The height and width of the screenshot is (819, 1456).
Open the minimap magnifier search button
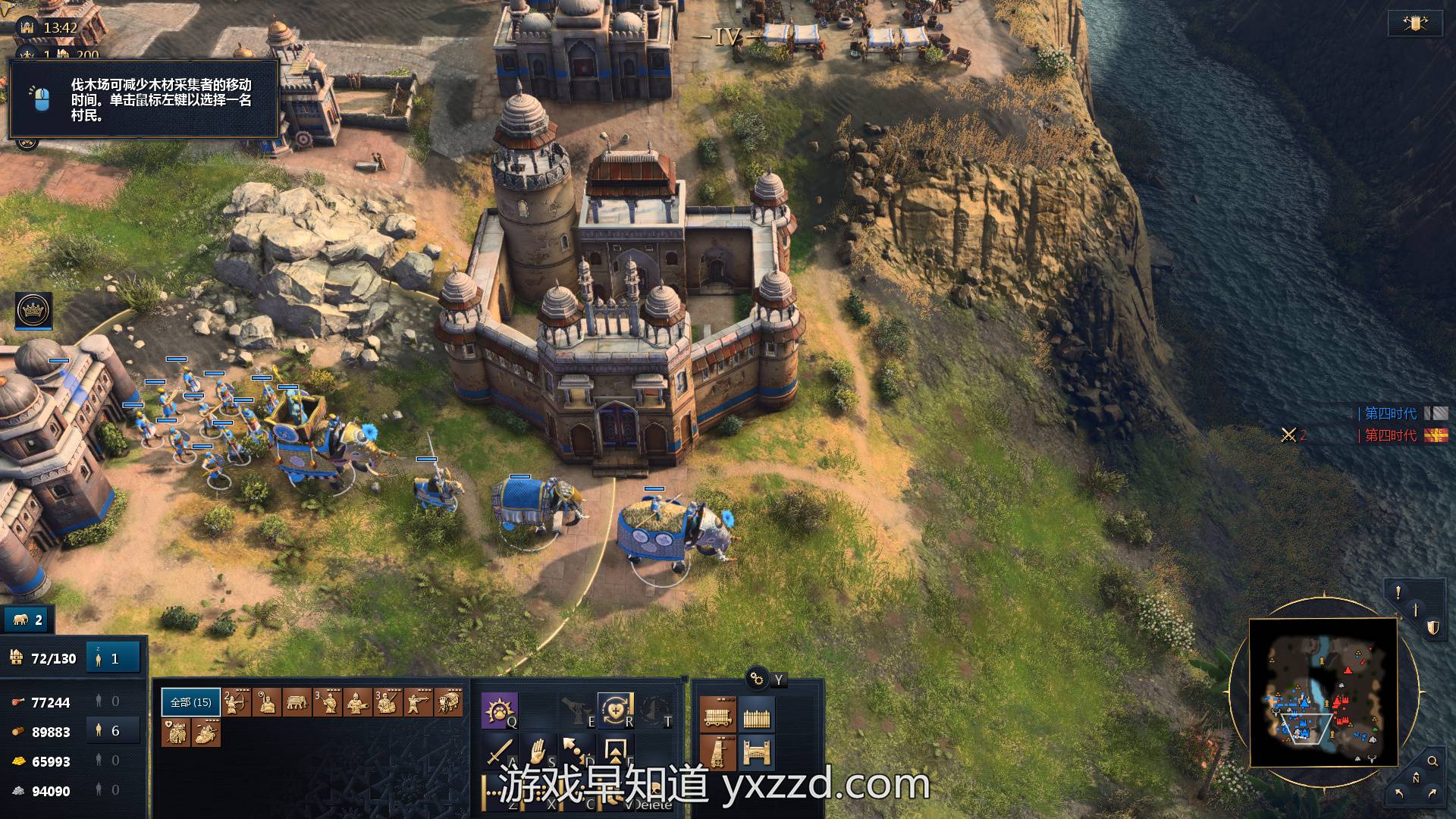coord(1432,761)
